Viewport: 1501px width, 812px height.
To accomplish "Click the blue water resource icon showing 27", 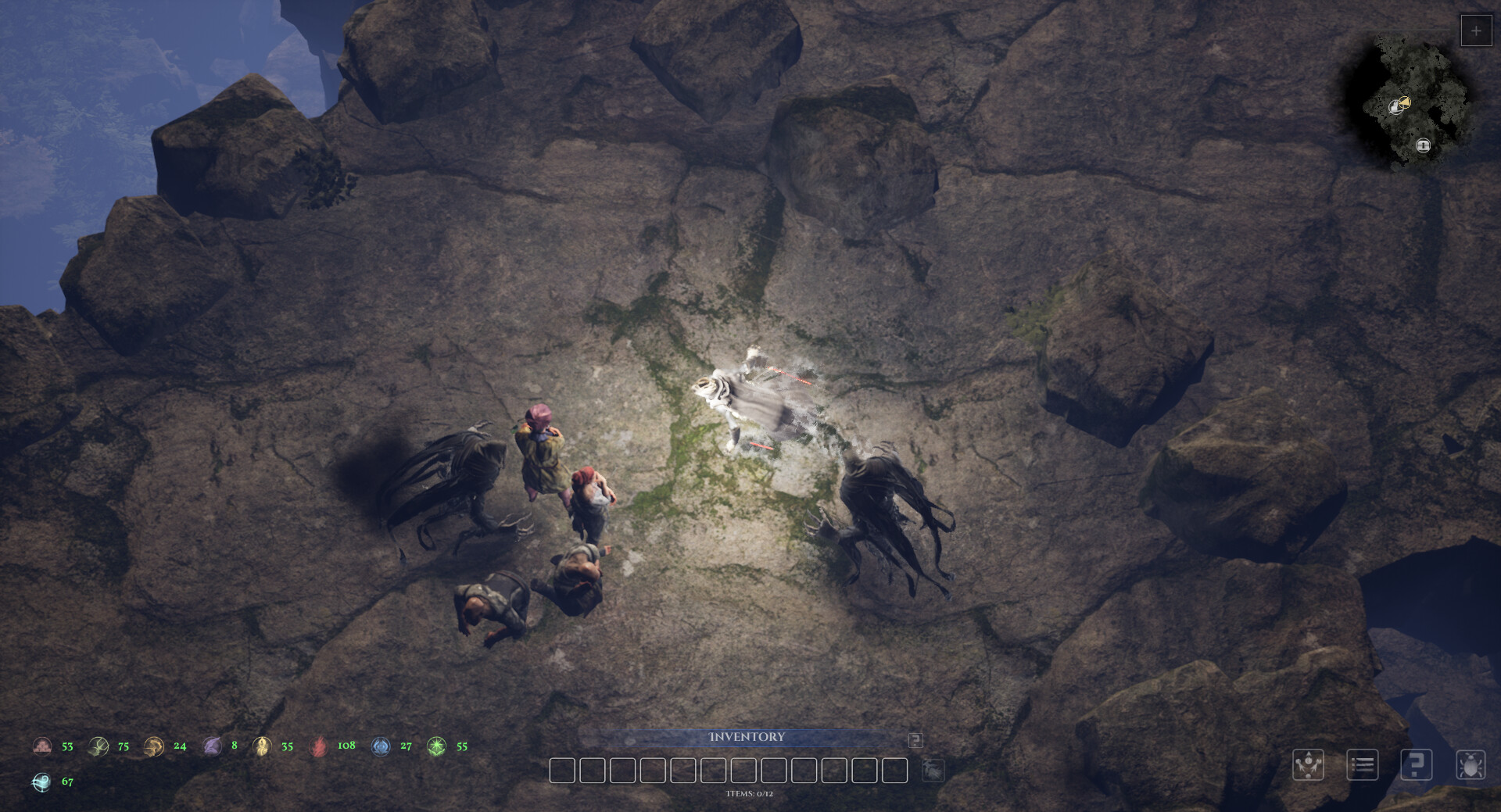I will 380,746.
